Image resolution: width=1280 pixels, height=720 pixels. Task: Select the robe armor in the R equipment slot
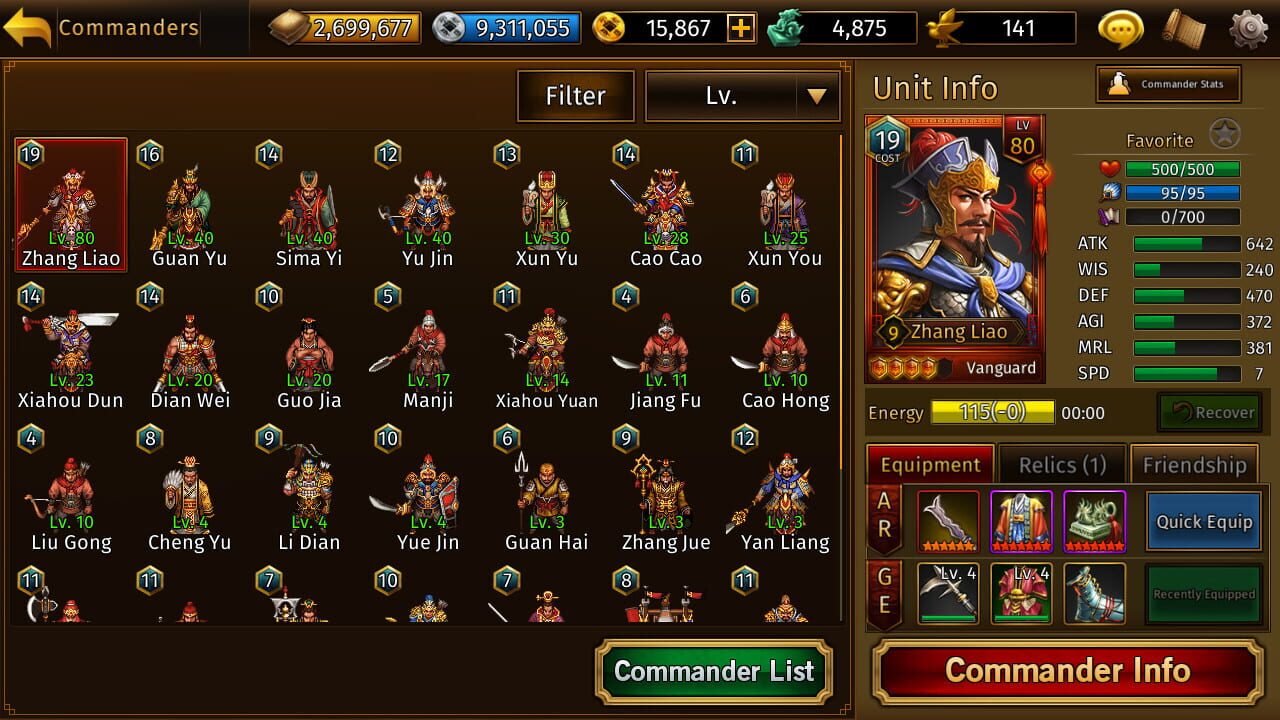point(1021,520)
